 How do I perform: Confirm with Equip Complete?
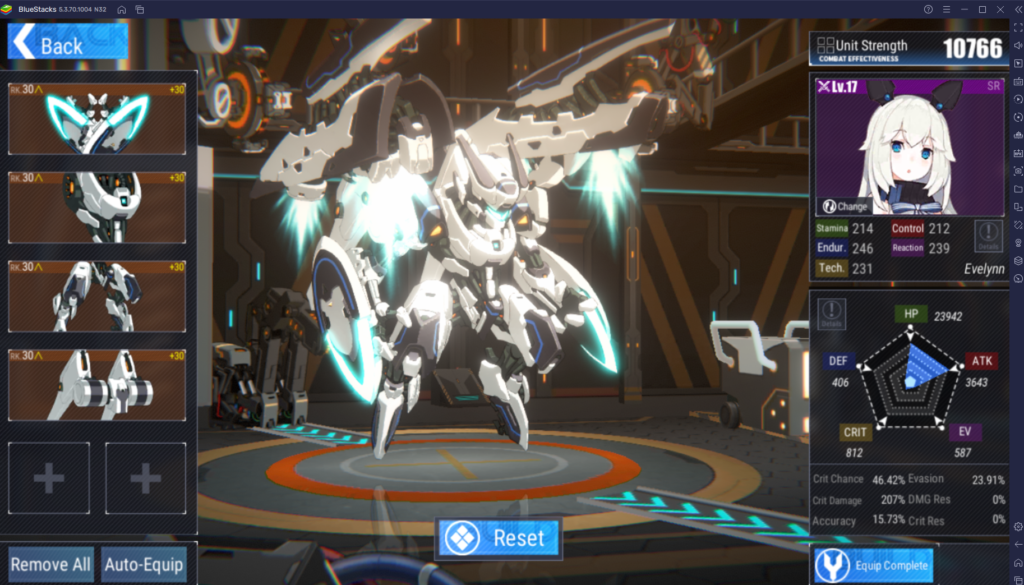(873, 565)
